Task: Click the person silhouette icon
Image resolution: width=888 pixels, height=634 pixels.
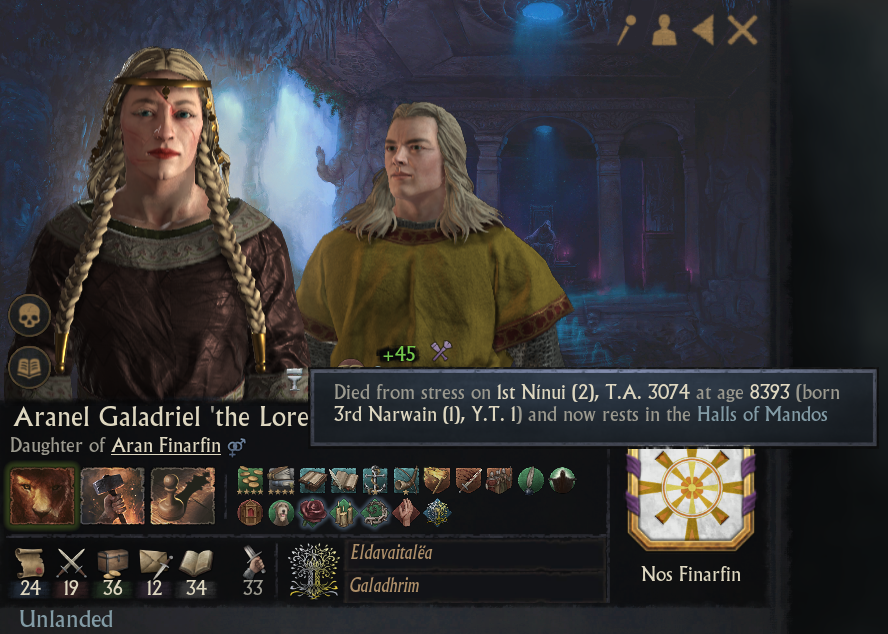Action: click(x=664, y=32)
